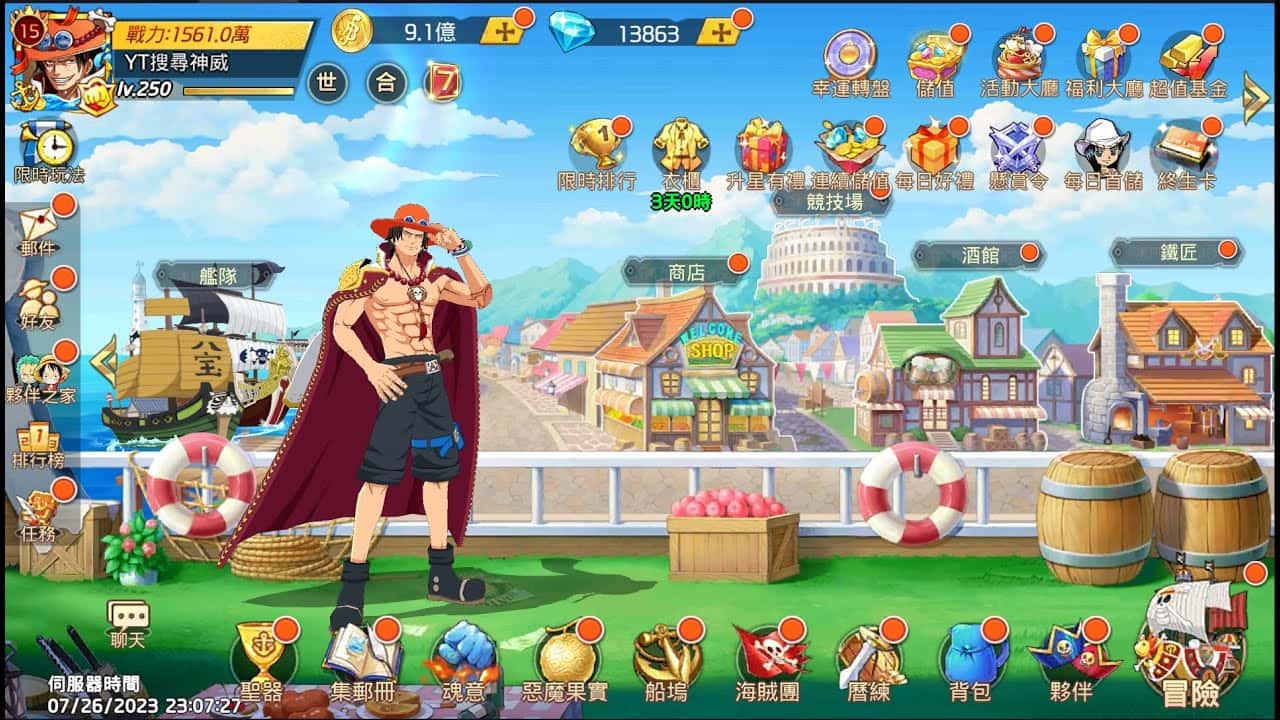Viewport: 1280px width, 720px height.
Task: Open the 集郵冊 stamp album book
Action: pyautogui.click(x=362, y=656)
